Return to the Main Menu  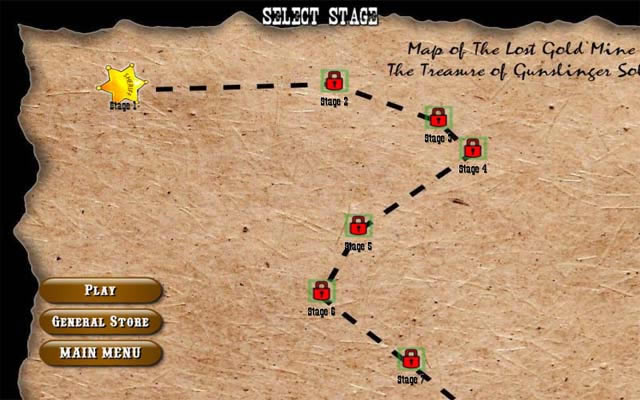coord(100,352)
